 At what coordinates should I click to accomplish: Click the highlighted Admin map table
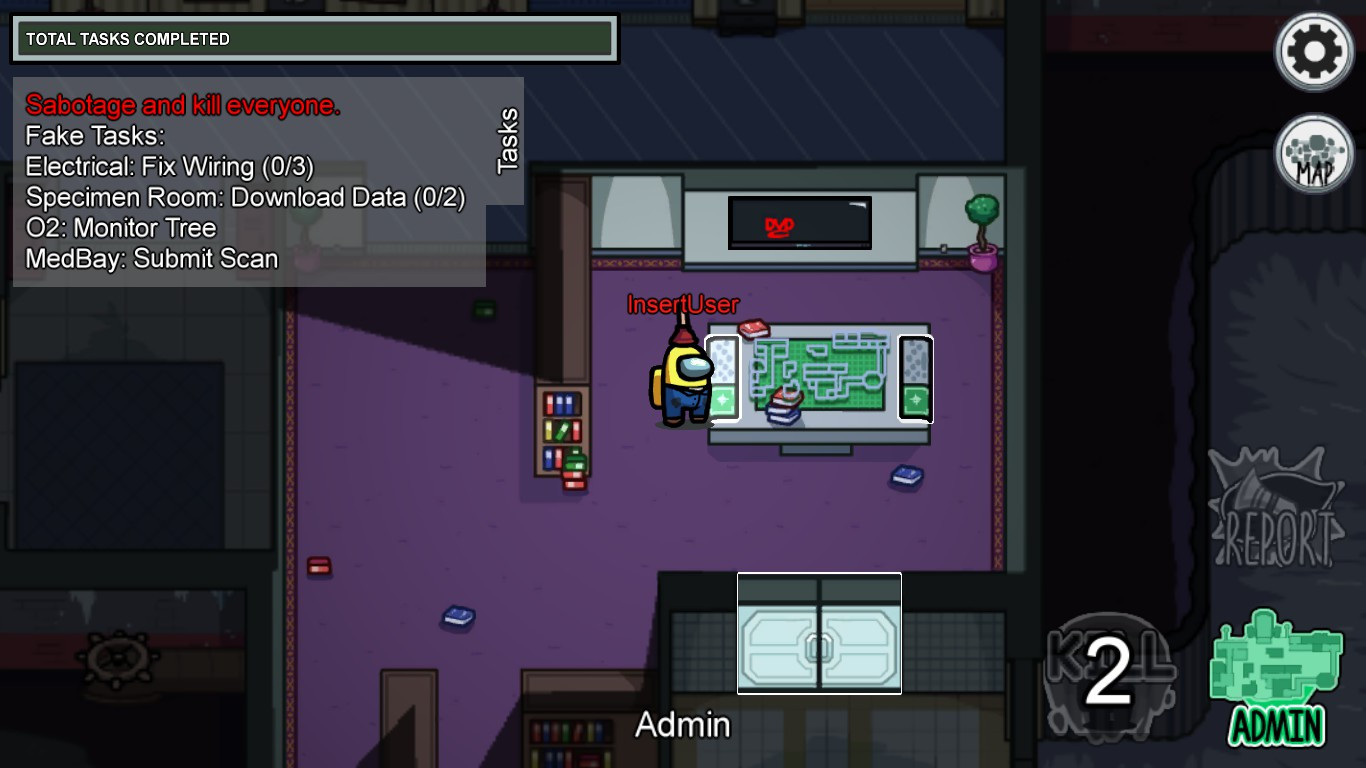click(x=820, y=375)
